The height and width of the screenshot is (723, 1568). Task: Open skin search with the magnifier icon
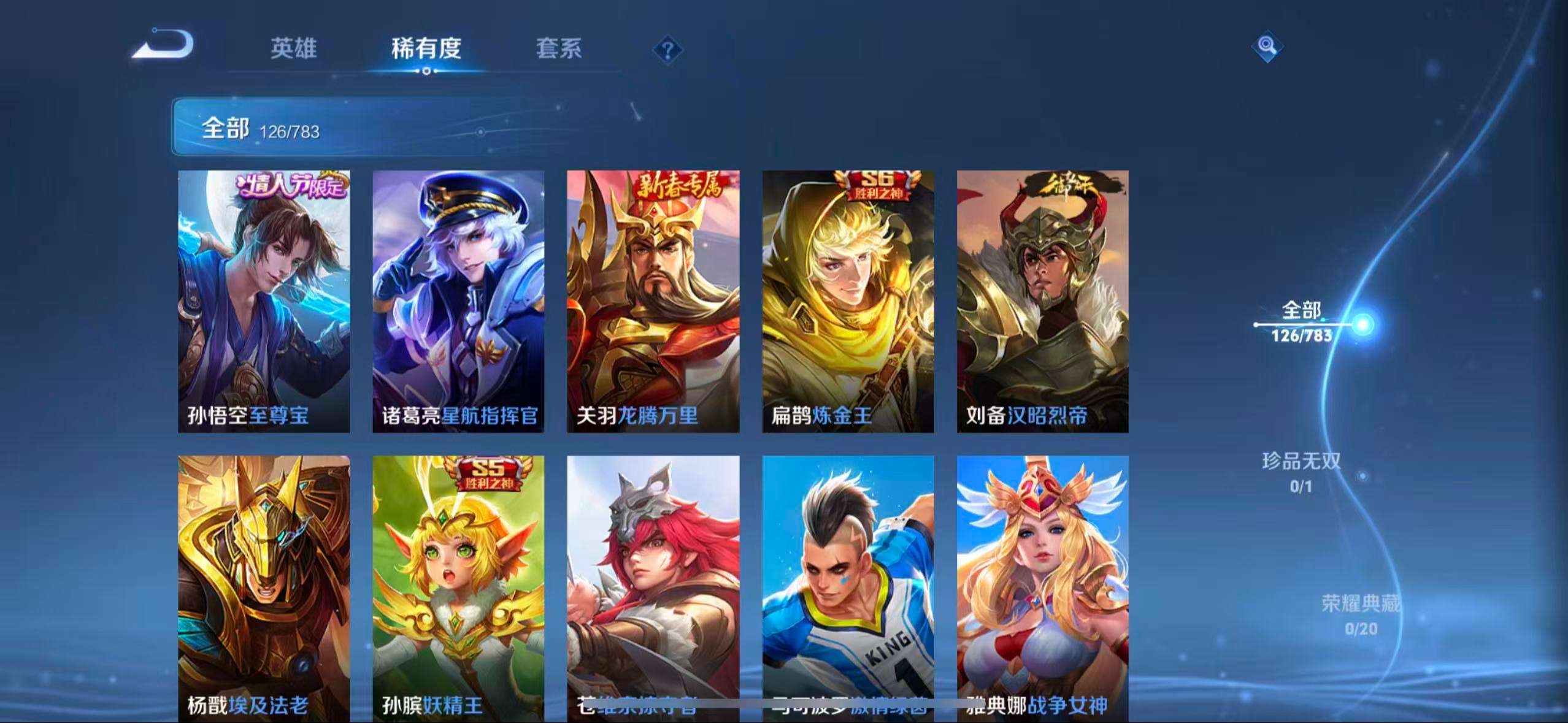pyautogui.click(x=1267, y=46)
